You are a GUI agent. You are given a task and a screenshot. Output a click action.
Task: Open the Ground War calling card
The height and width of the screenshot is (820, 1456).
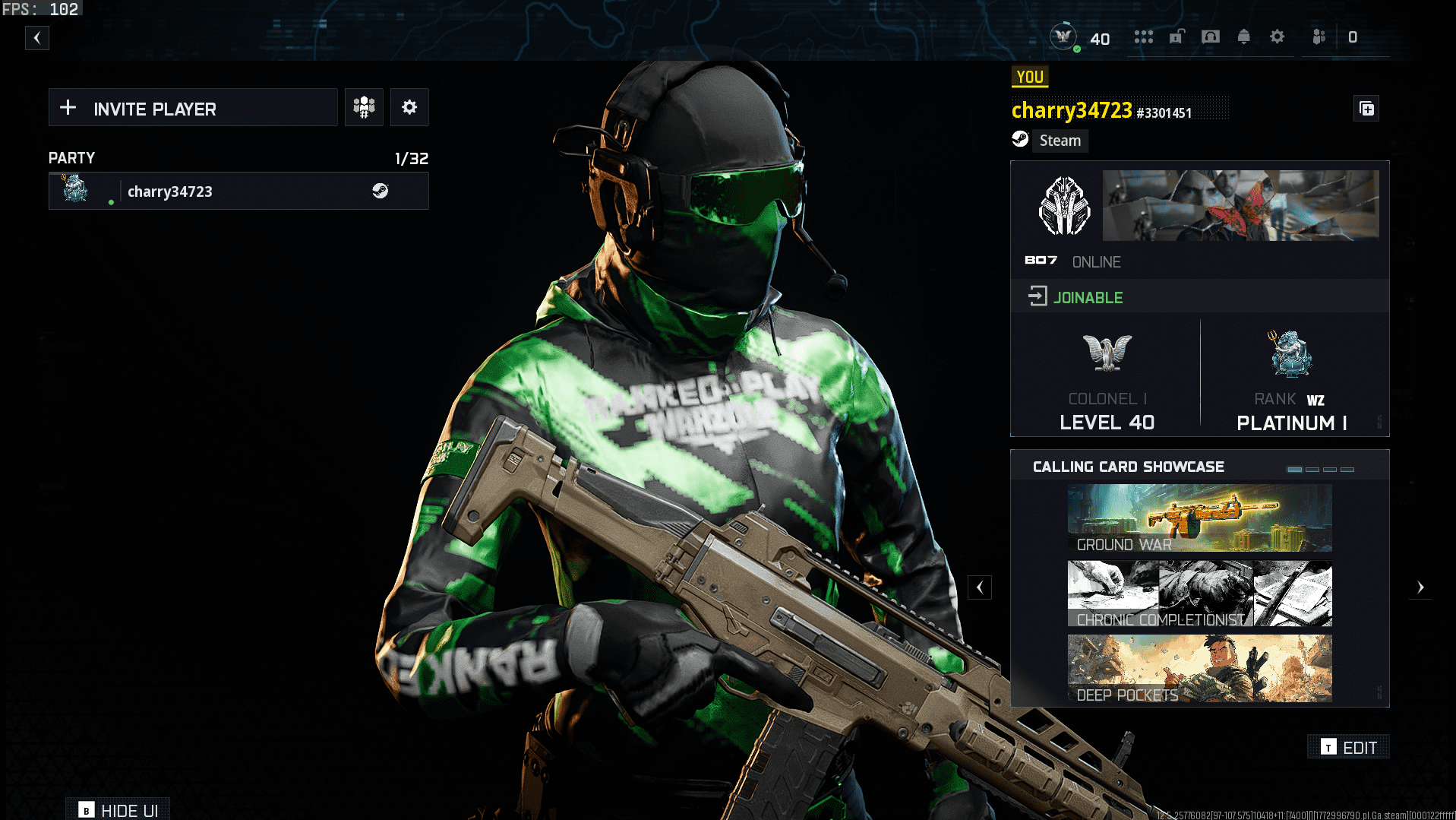tap(1199, 518)
